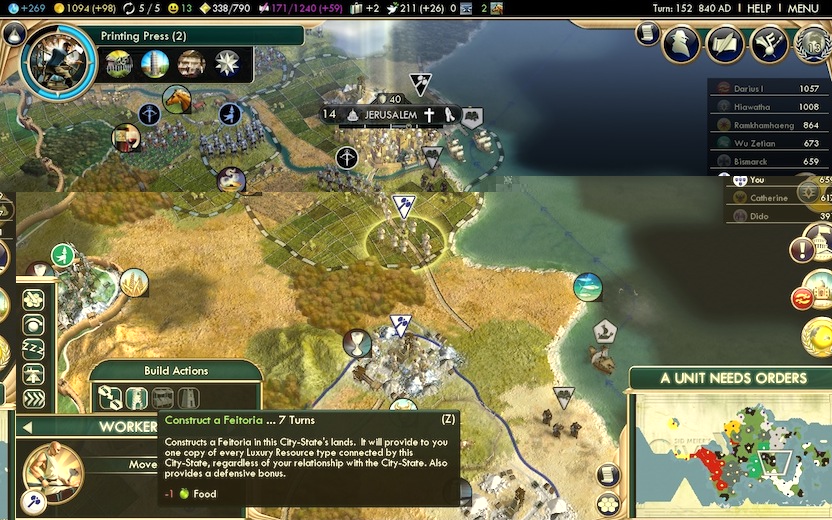Image resolution: width=832 pixels, height=520 pixels.
Task: Open the espionage overview spy button
Action: [681, 43]
